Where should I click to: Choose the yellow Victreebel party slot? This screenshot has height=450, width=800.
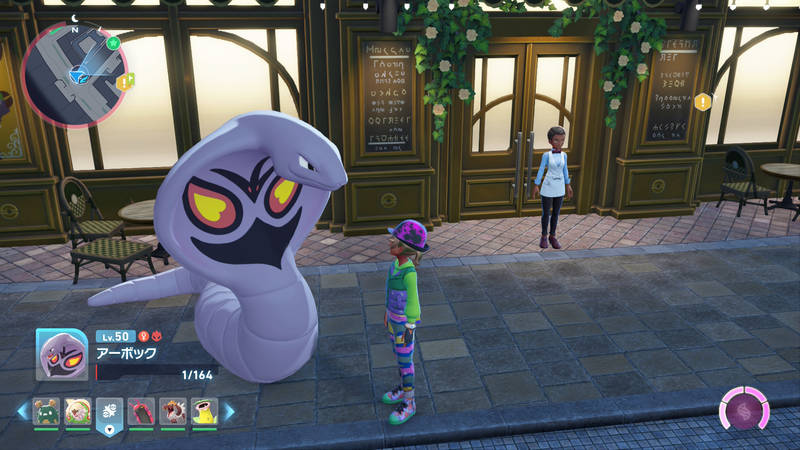click(204, 411)
